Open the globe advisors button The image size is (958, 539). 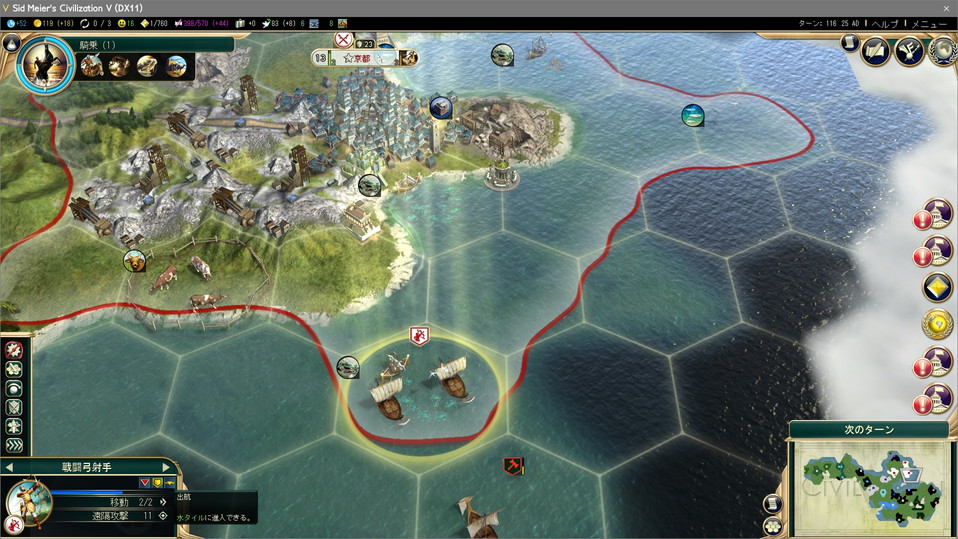tap(941, 50)
